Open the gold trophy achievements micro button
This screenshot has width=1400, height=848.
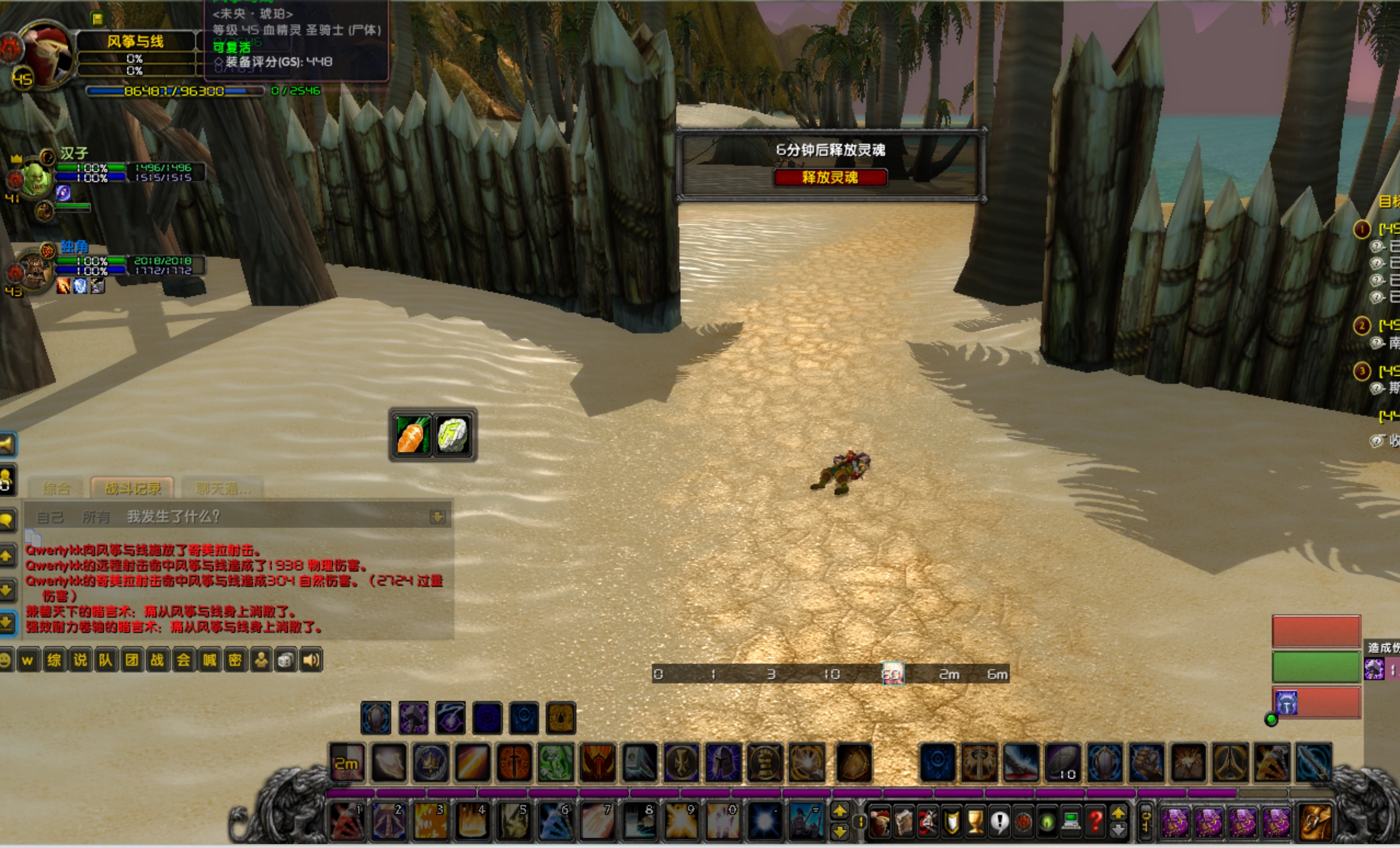975,821
